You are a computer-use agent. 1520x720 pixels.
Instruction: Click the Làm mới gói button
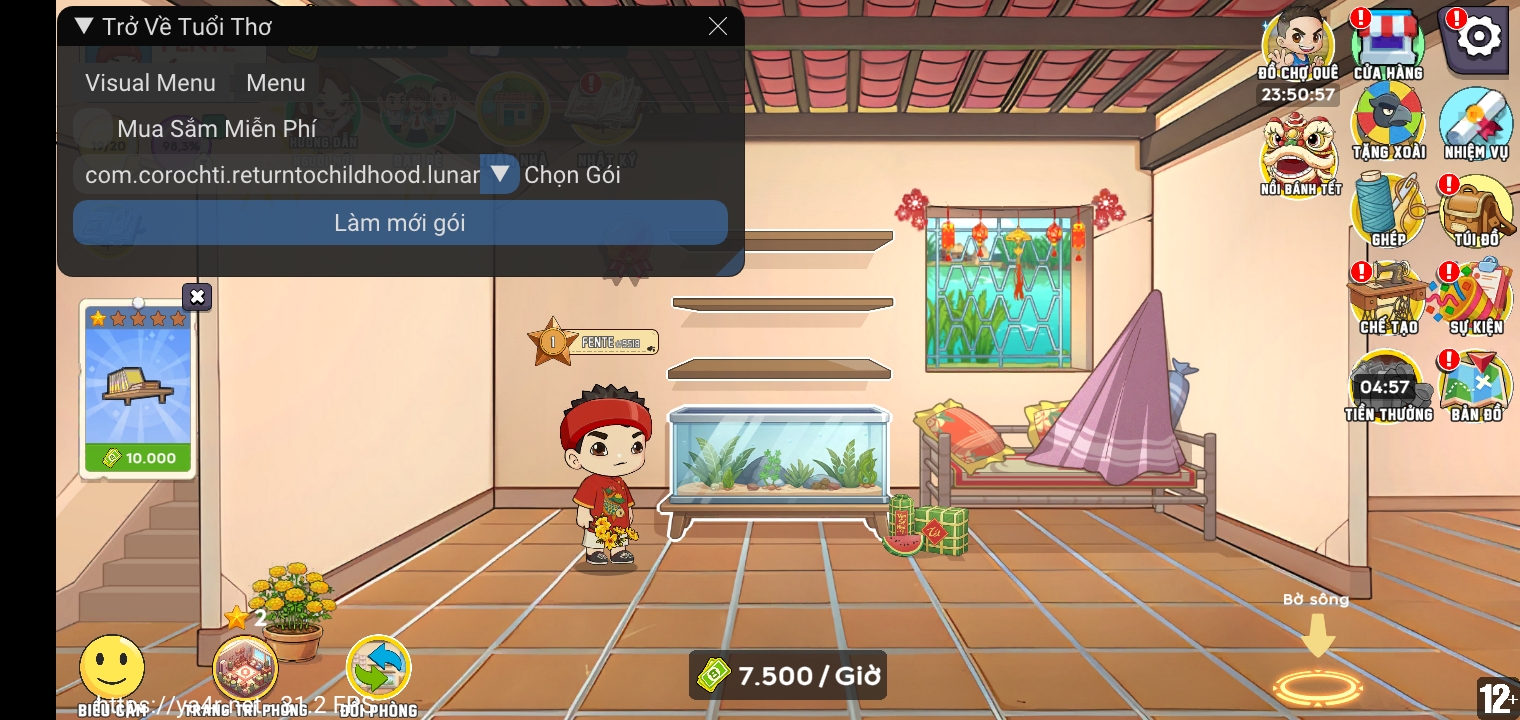[400, 222]
